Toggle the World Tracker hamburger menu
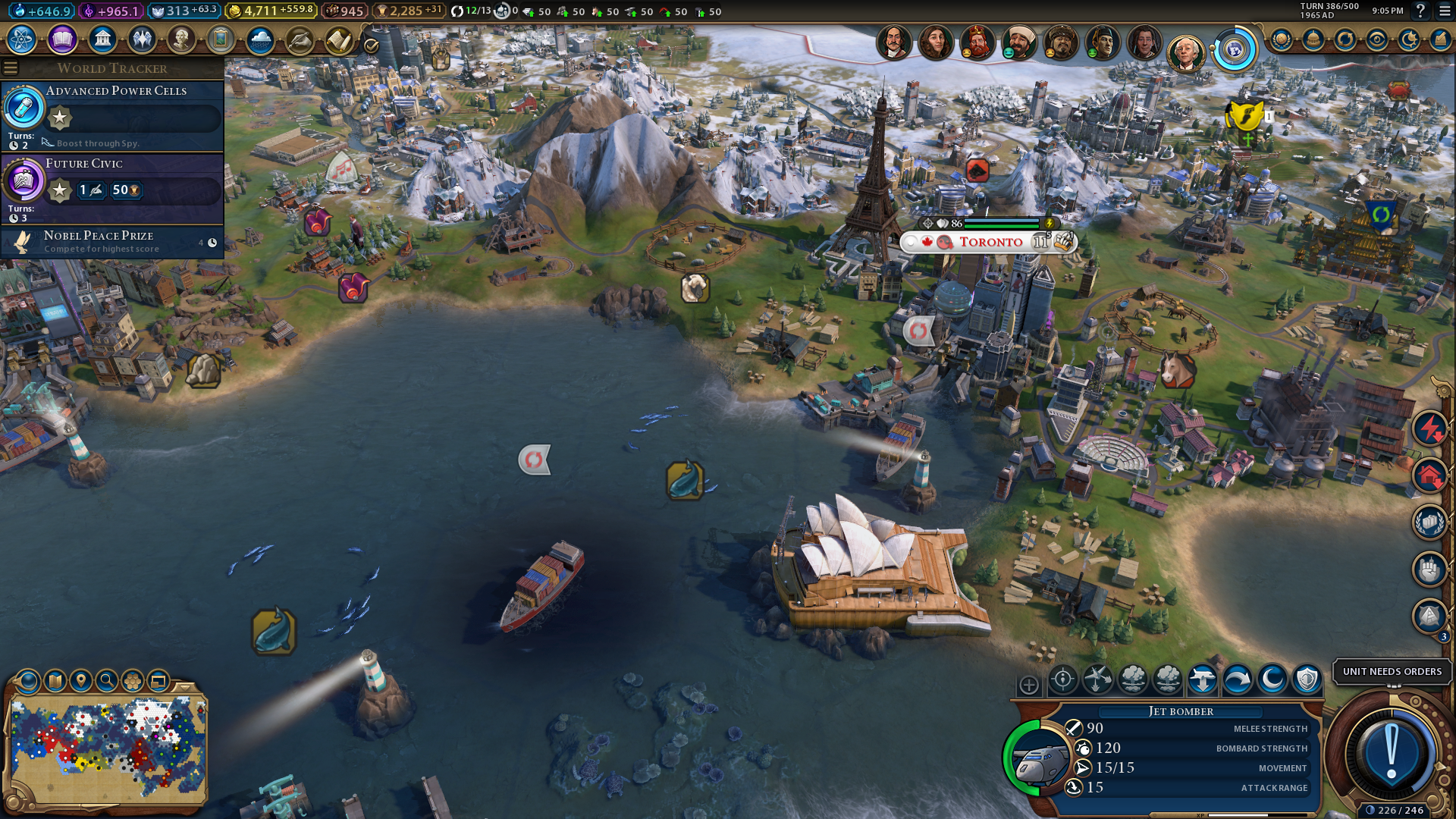Viewport: 1456px width, 819px height. coord(11,68)
